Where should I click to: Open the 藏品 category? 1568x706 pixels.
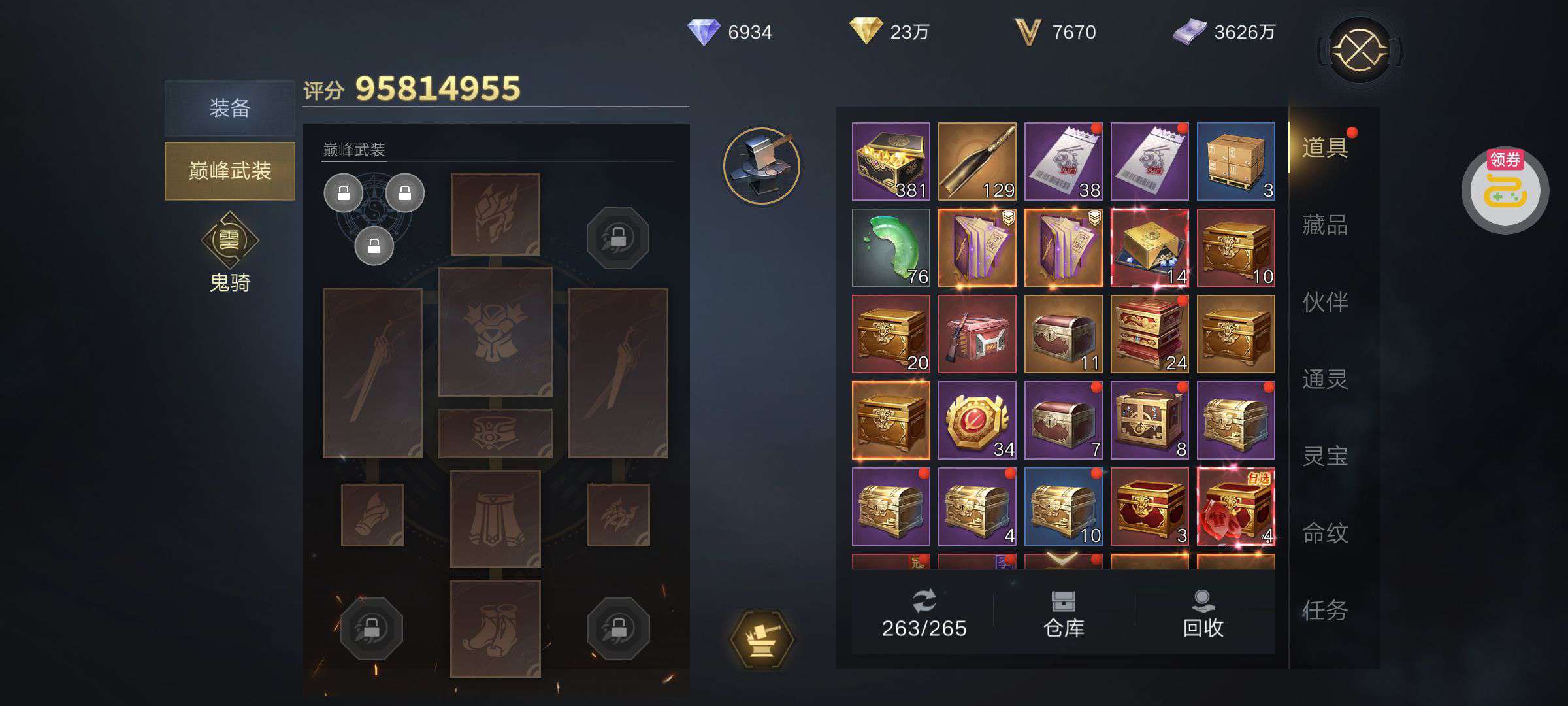(x=1324, y=225)
